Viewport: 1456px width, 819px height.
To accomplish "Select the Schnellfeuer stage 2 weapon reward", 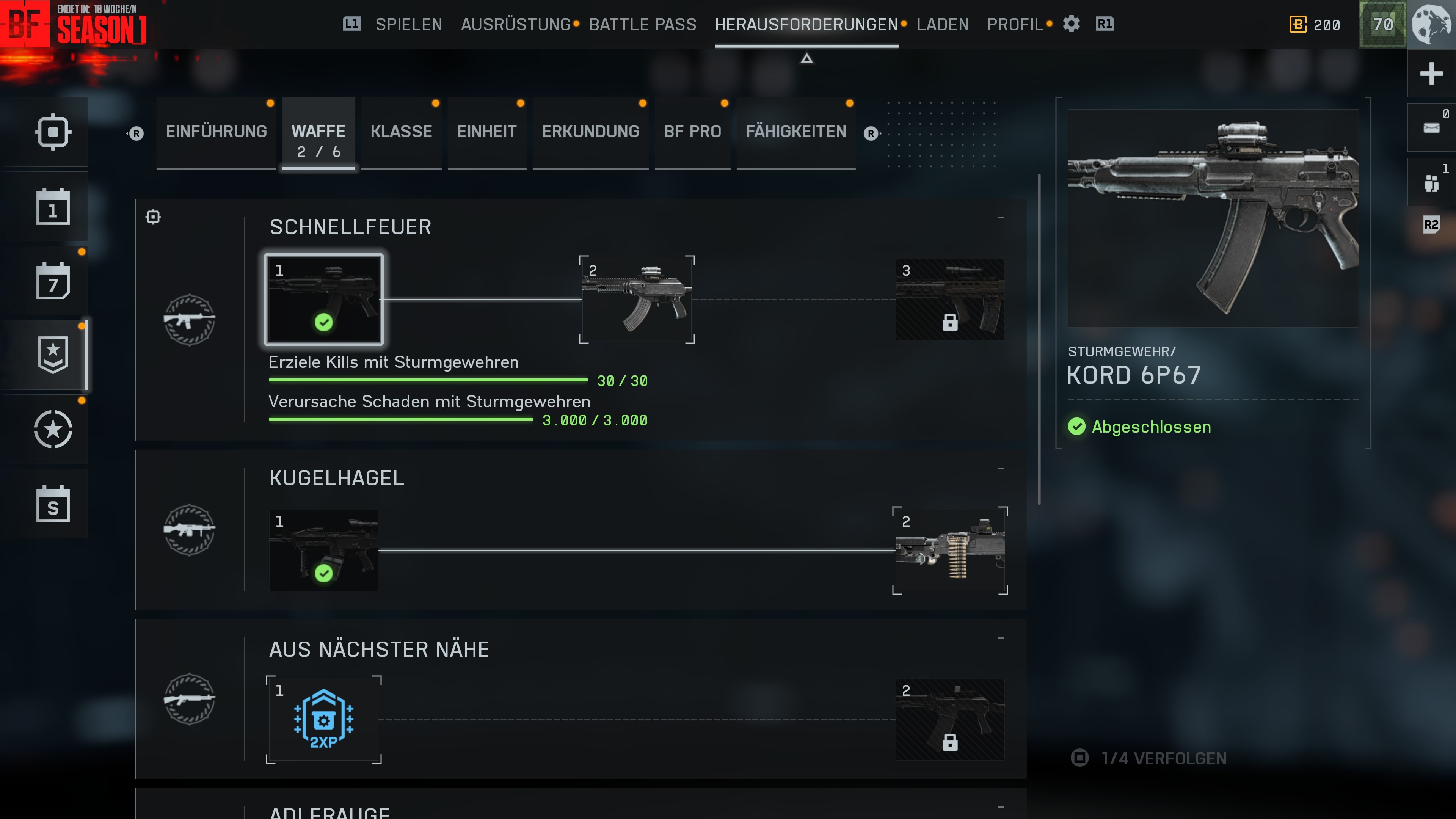I will [637, 300].
